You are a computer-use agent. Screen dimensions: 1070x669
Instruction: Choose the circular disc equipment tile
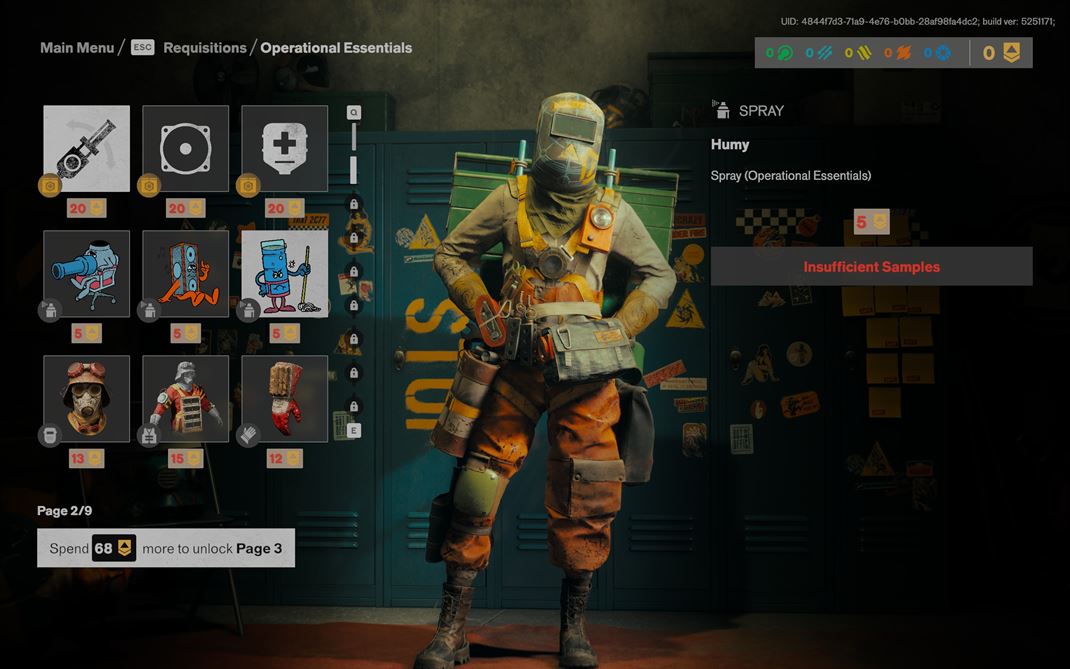point(185,148)
